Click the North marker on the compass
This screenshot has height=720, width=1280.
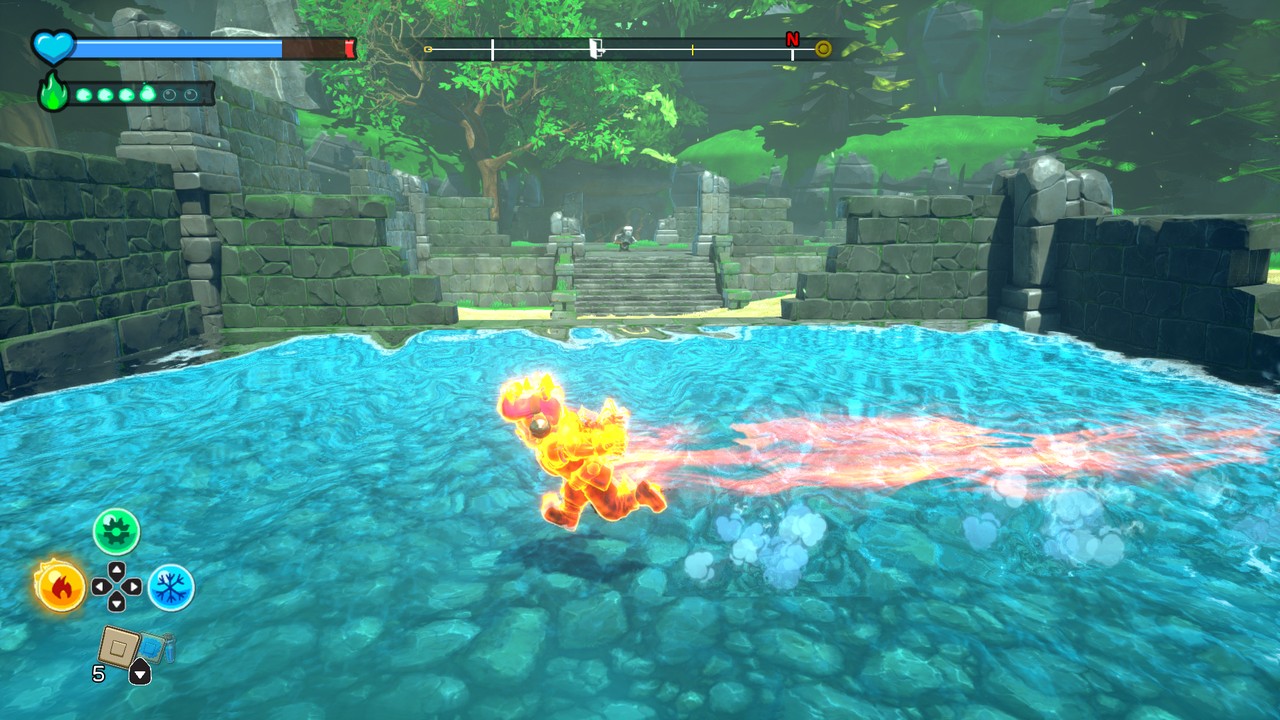792,40
